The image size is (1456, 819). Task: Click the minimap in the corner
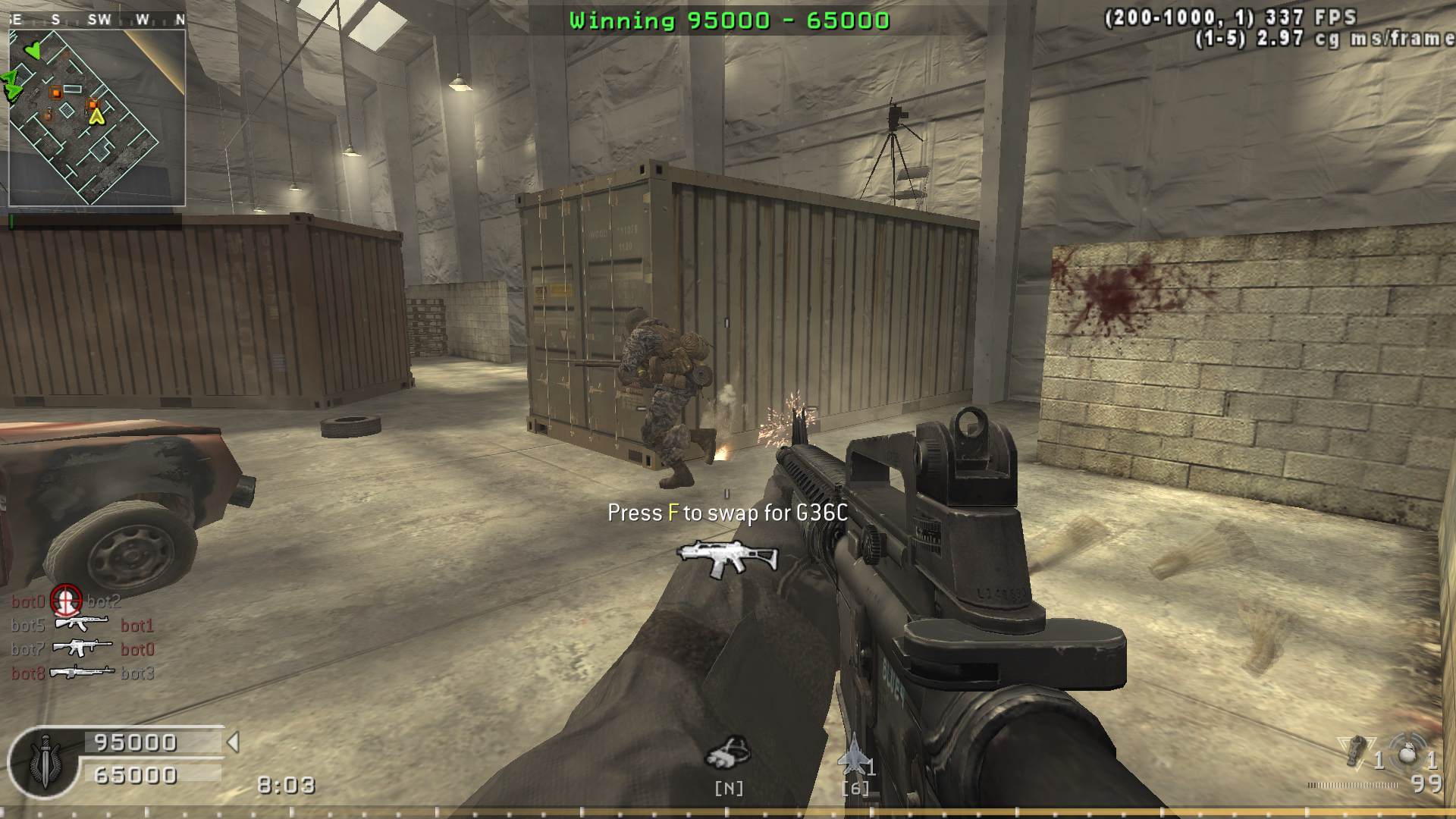point(97,118)
